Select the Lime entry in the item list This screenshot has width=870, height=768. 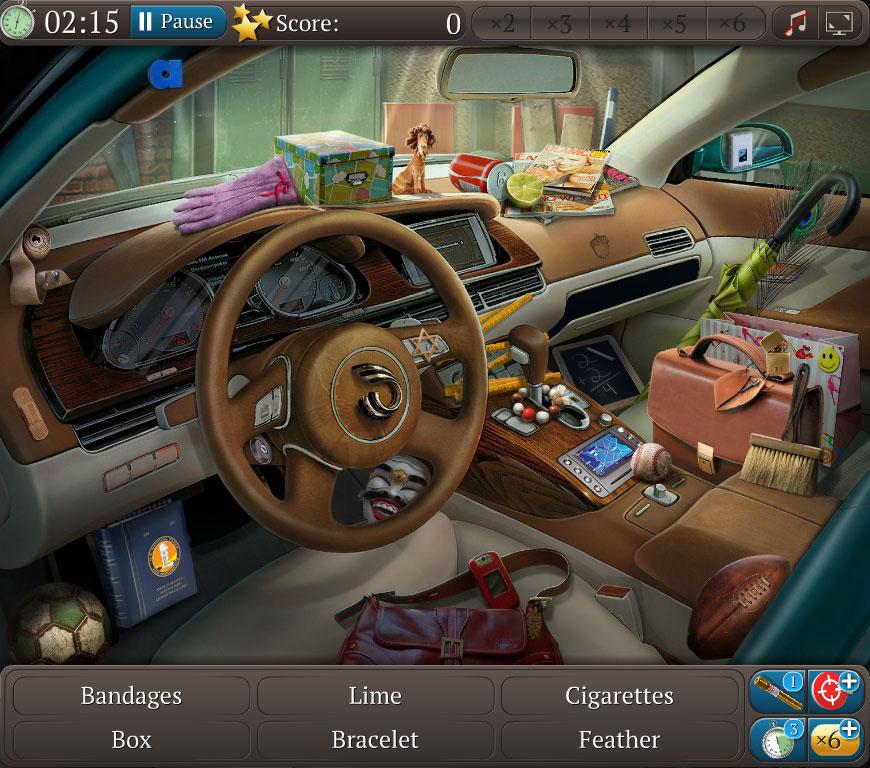tap(375, 695)
